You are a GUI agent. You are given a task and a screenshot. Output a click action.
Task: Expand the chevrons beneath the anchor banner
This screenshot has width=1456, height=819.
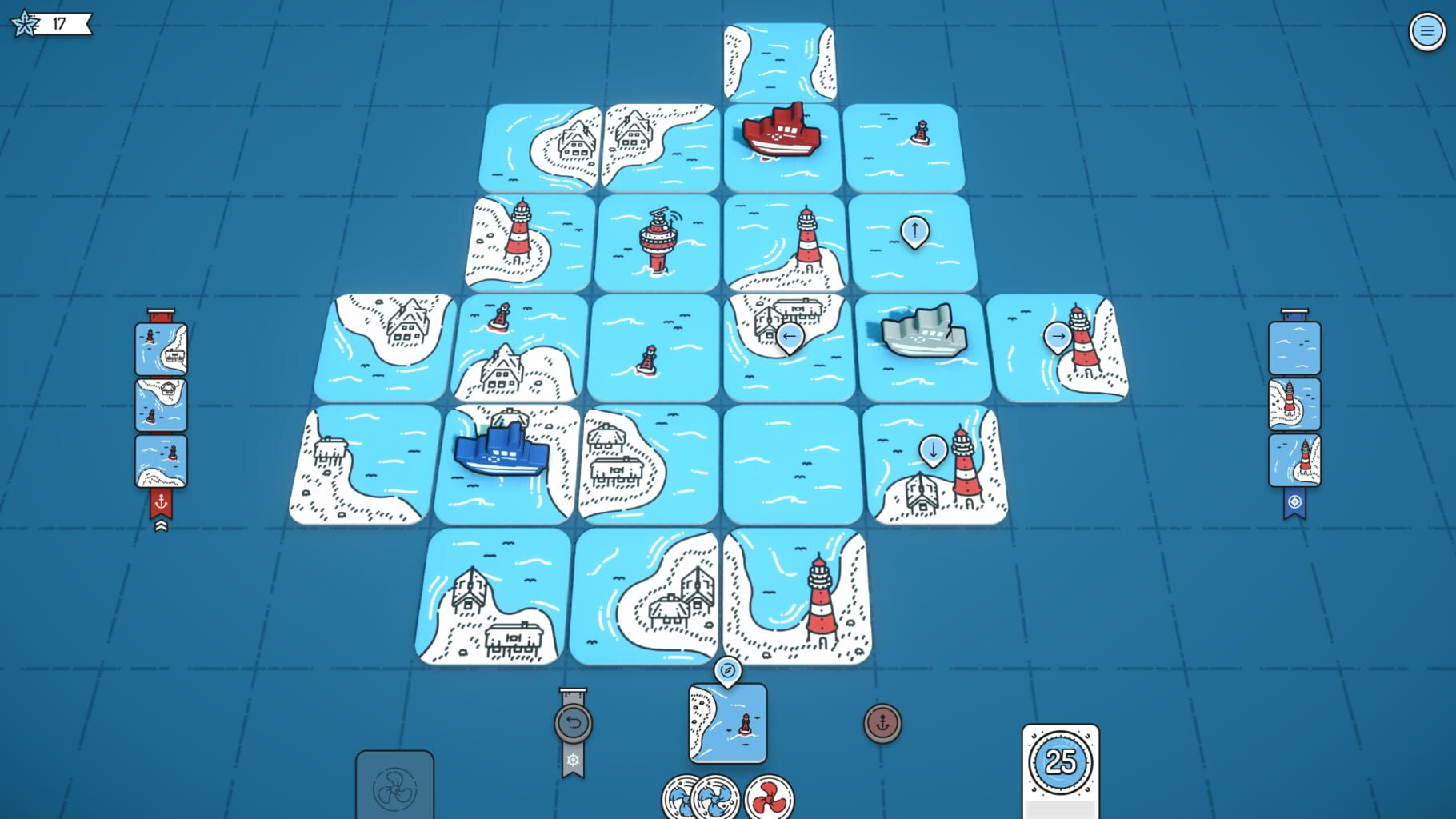click(x=162, y=525)
